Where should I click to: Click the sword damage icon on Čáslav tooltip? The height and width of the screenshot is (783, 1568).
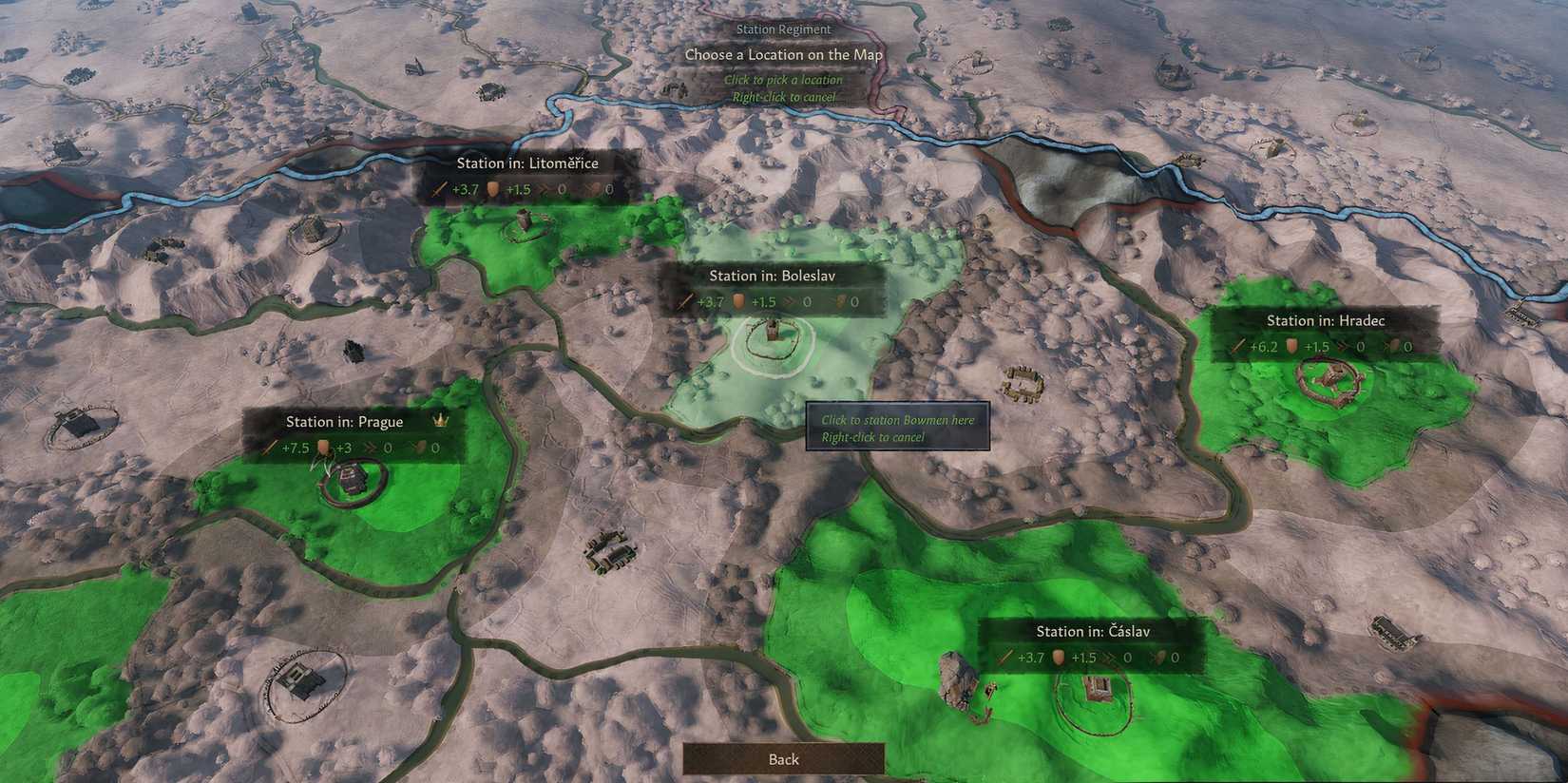click(x=1004, y=657)
